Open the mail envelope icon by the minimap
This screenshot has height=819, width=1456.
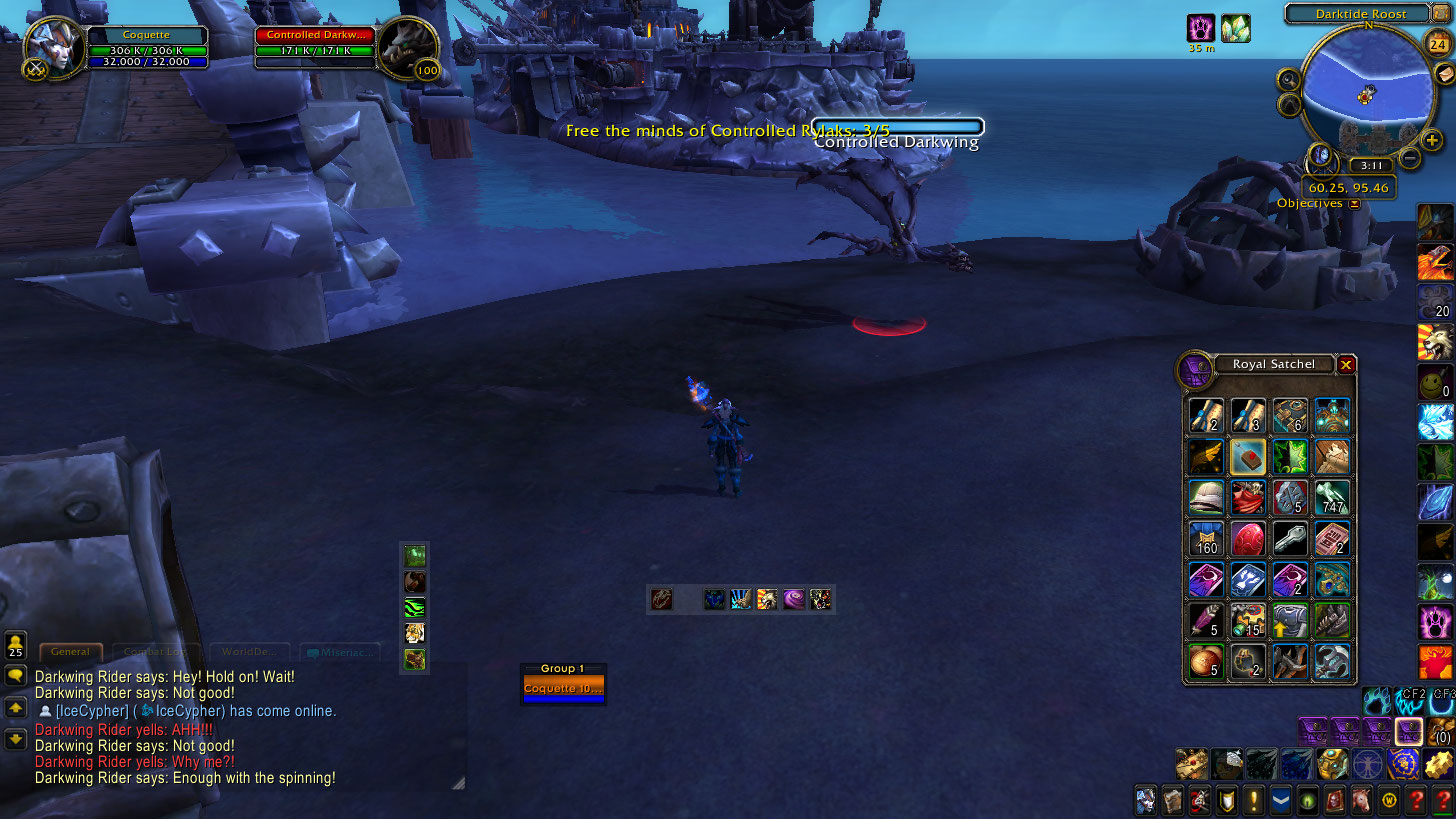[x=1443, y=74]
